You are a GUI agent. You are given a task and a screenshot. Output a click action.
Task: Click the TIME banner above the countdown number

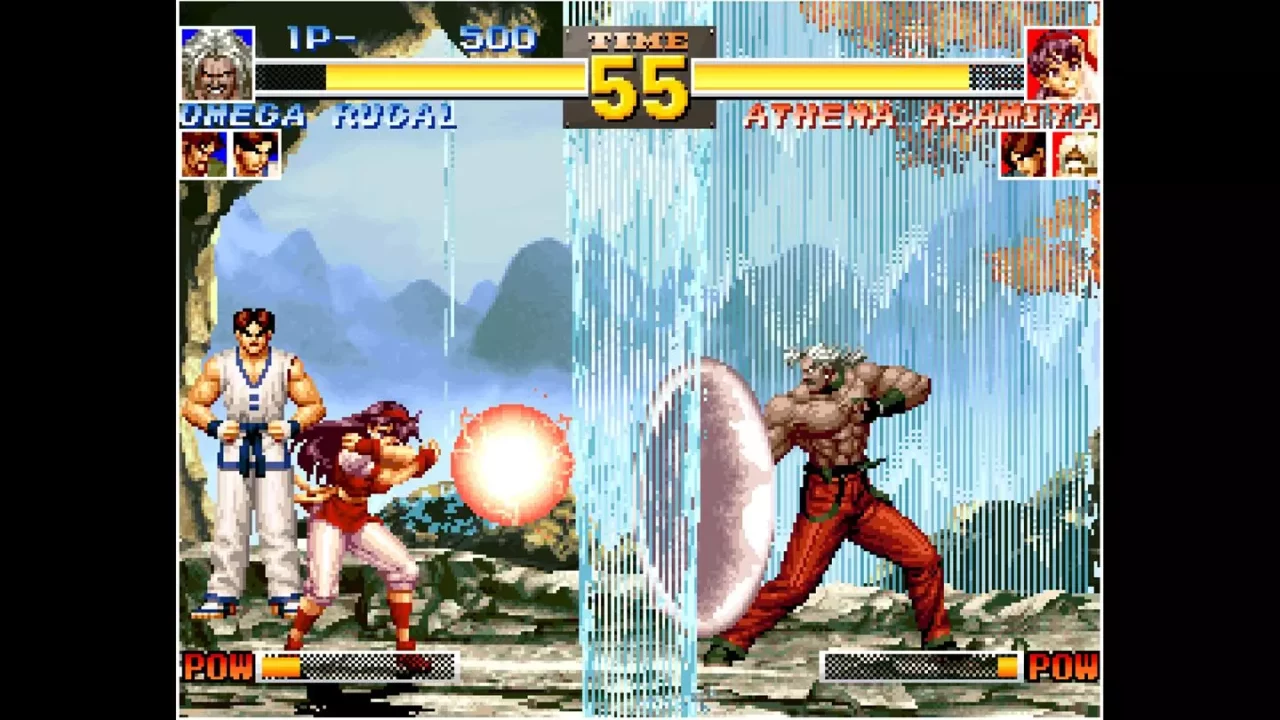[638, 42]
